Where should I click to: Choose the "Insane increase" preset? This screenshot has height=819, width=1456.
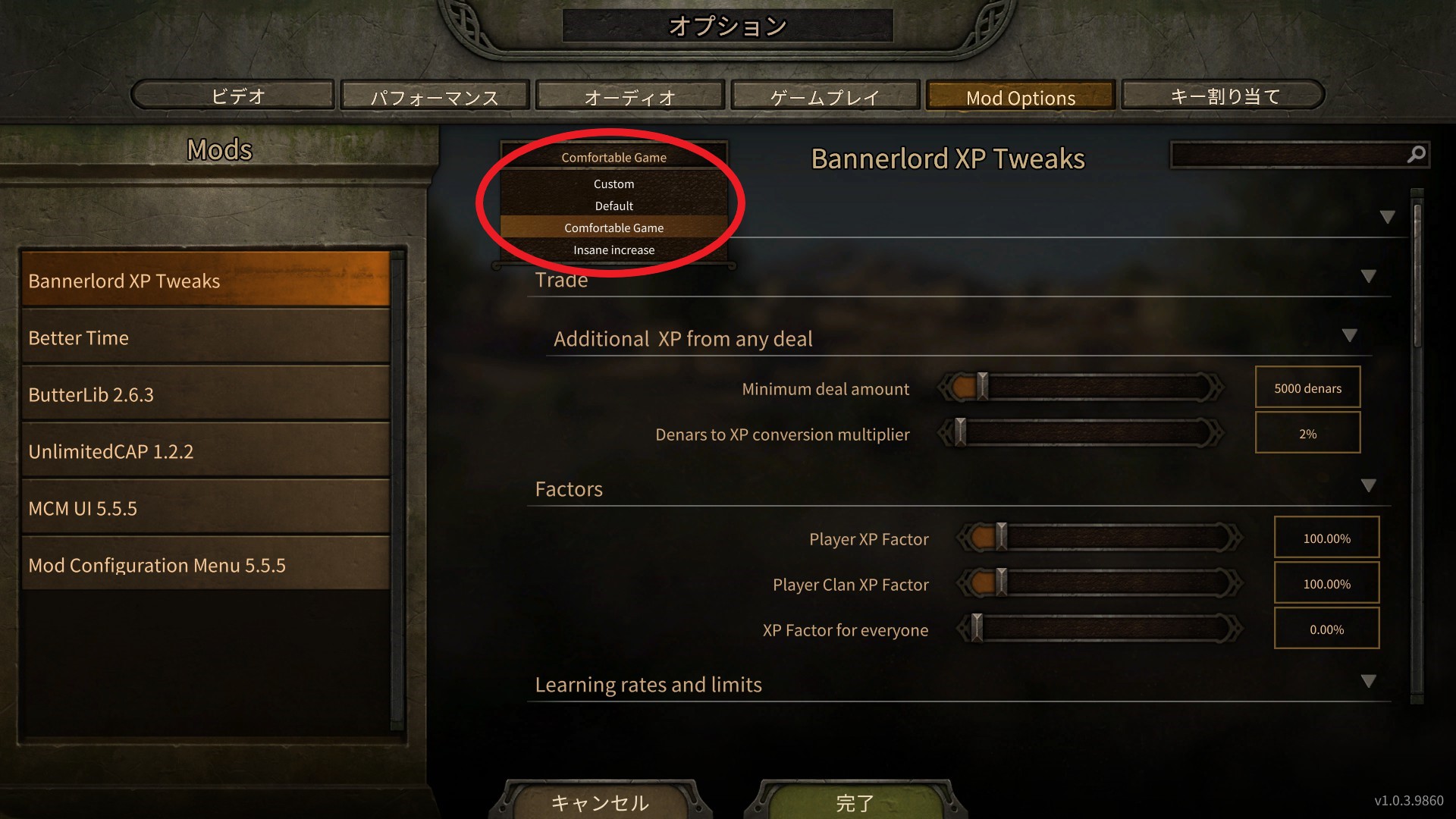tap(613, 249)
